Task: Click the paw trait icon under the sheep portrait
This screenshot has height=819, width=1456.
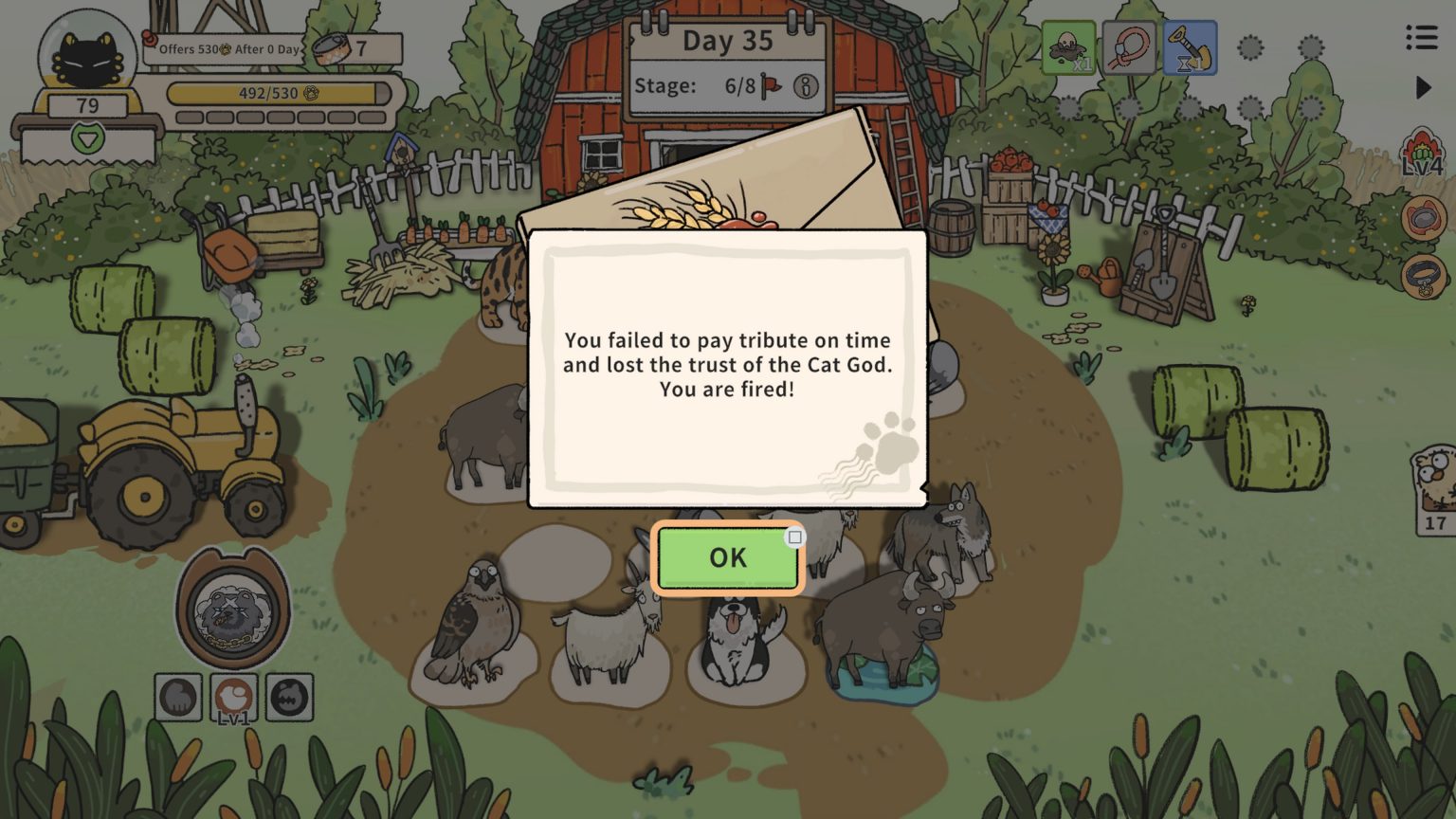Action: (x=178, y=697)
